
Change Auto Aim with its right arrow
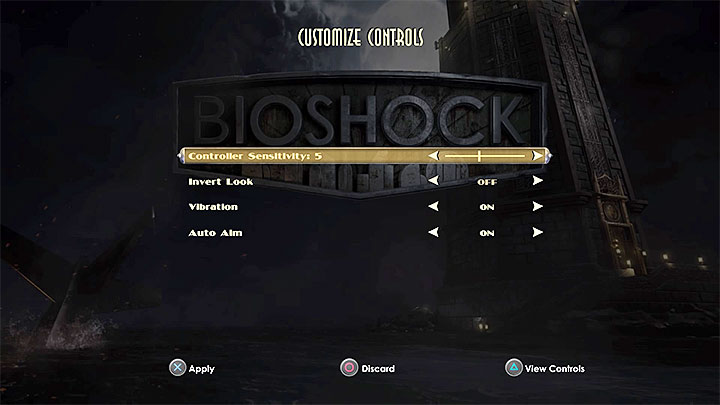point(538,233)
